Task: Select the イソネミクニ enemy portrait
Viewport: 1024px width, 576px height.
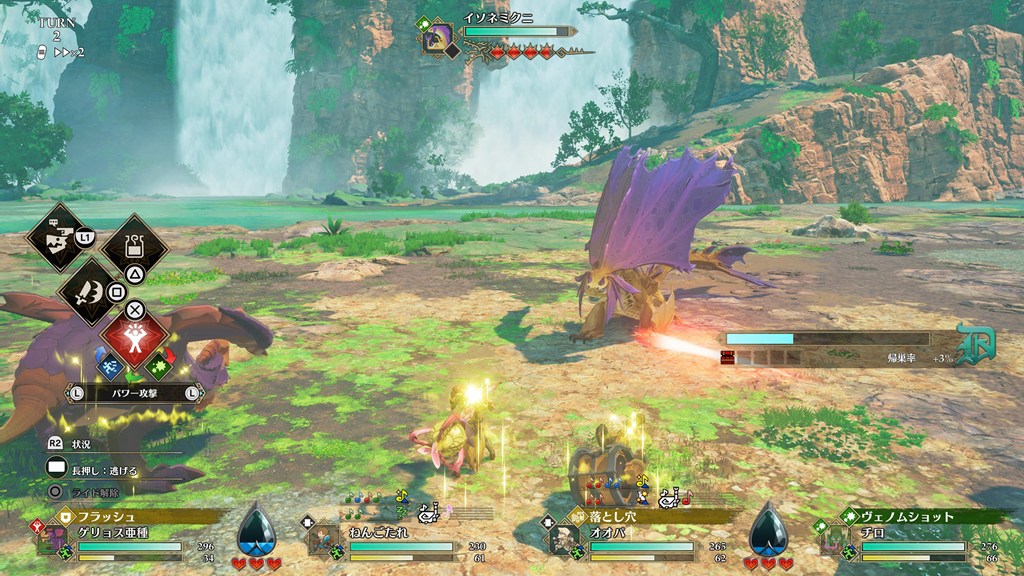Action: [x=438, y=39]
